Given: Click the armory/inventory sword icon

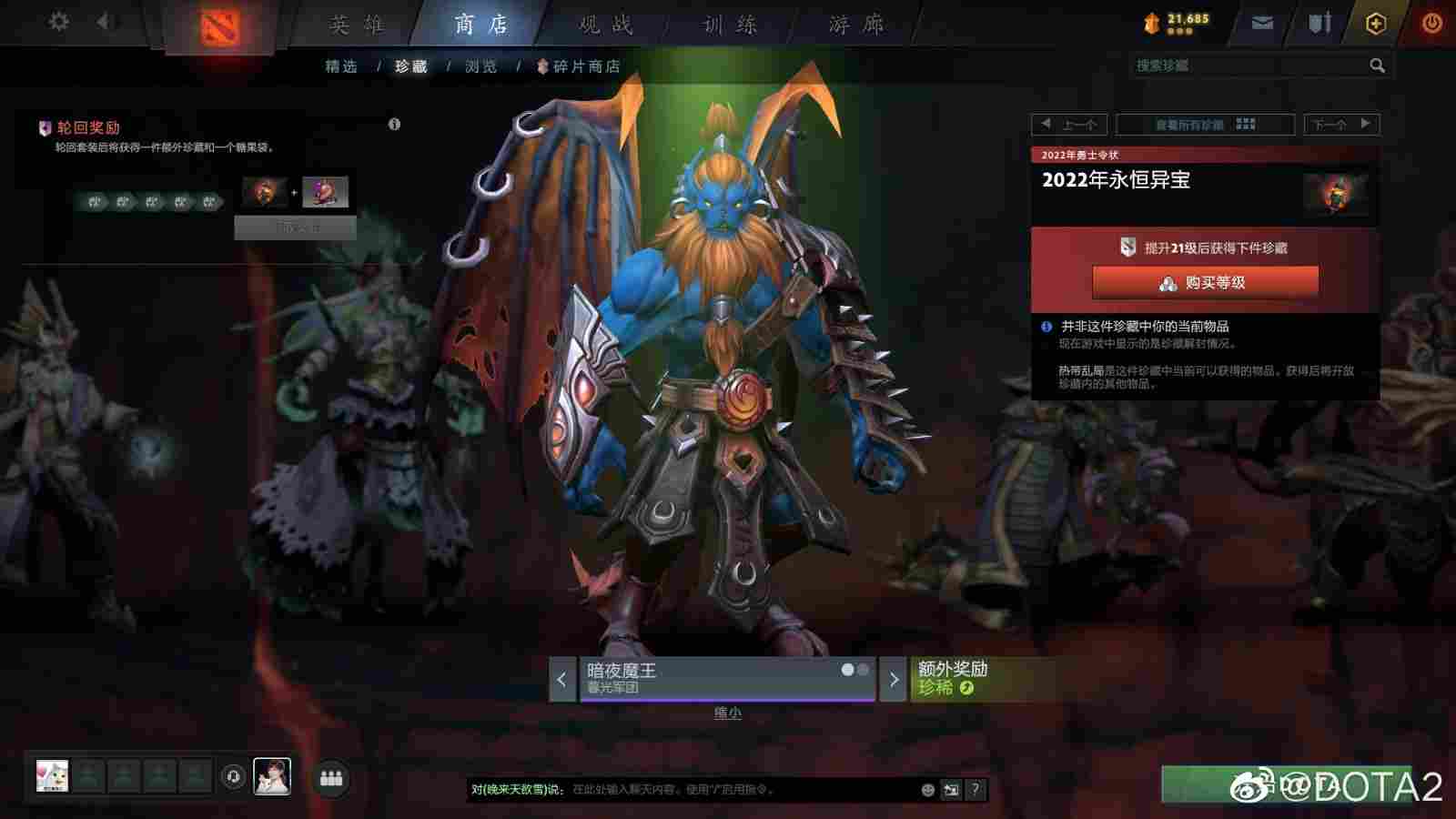Looking at the screenshot, I should pyautogui.click(x=1319, y=23).
